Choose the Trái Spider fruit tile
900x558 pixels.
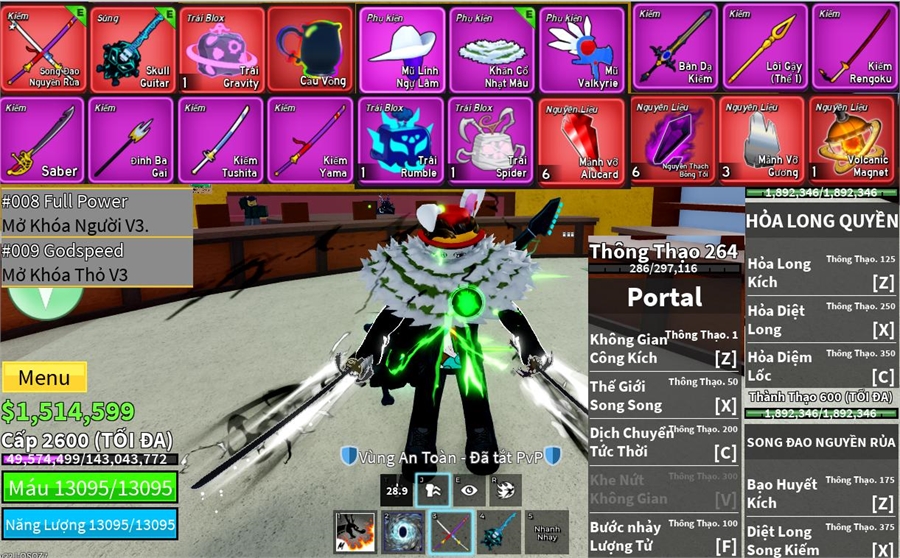[x=491, y=139]
